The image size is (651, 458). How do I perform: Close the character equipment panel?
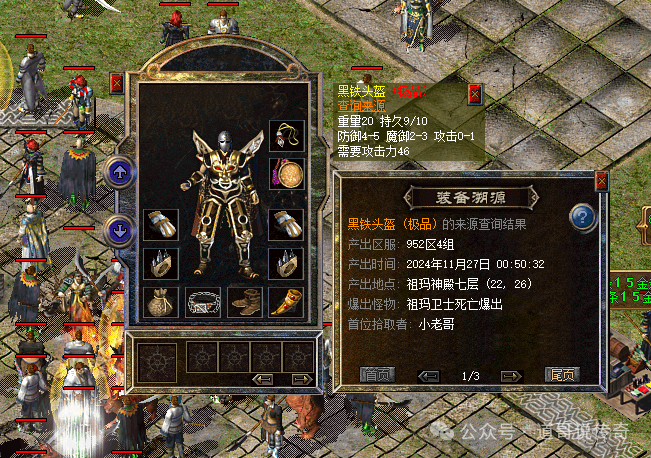117,82
